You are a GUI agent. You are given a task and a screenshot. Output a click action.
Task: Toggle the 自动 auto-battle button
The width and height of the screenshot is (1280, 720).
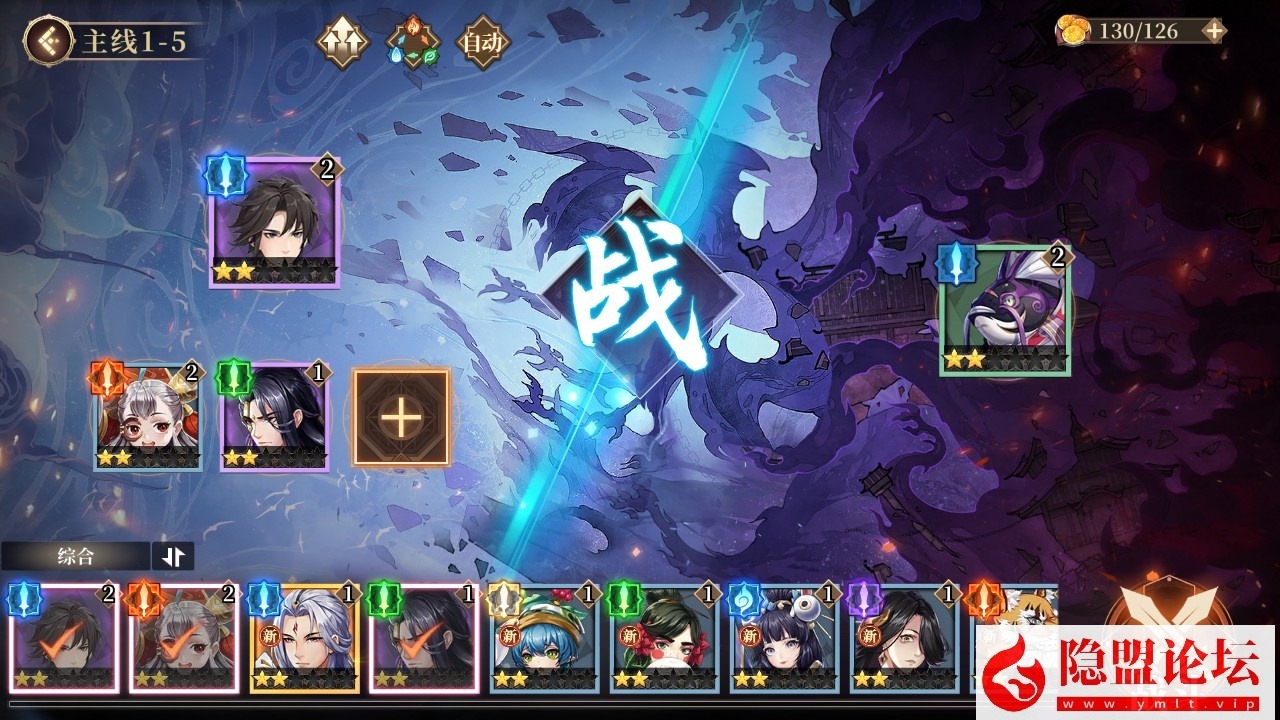(x=483, y=42)
